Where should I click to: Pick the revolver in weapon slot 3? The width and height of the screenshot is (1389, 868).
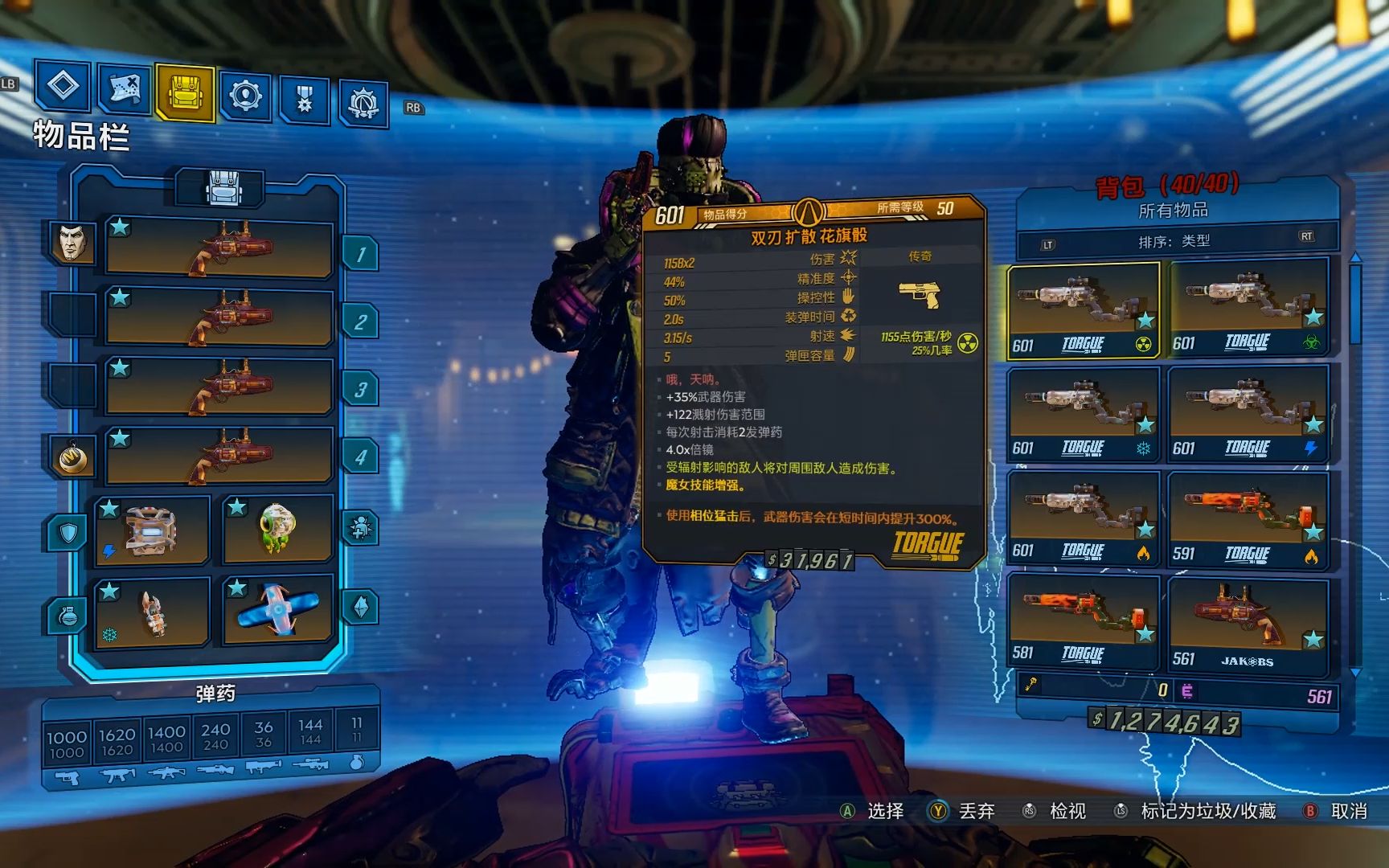(219, 389)
